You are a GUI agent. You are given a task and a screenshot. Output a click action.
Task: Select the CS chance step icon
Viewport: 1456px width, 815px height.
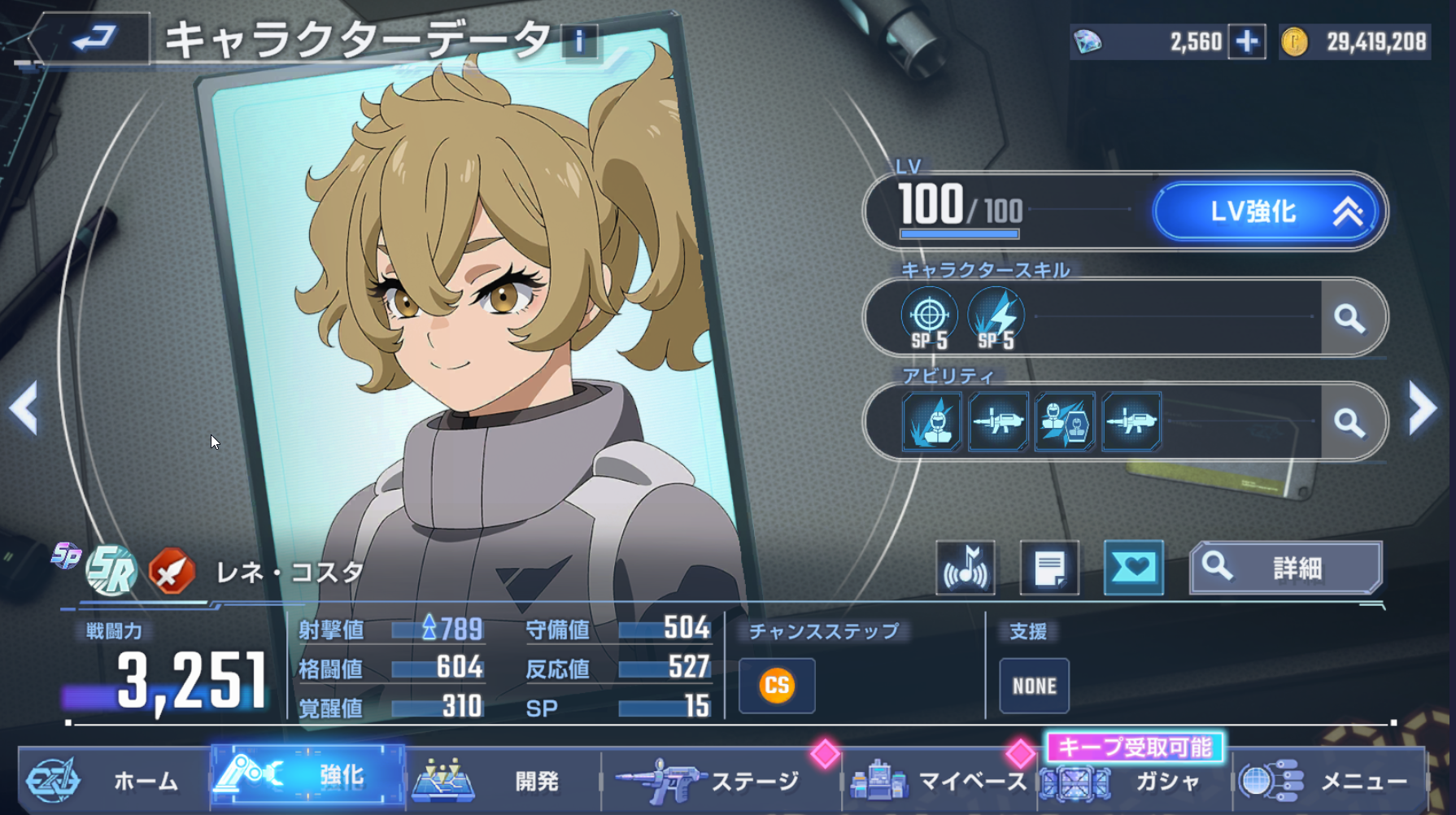[777, 686]
